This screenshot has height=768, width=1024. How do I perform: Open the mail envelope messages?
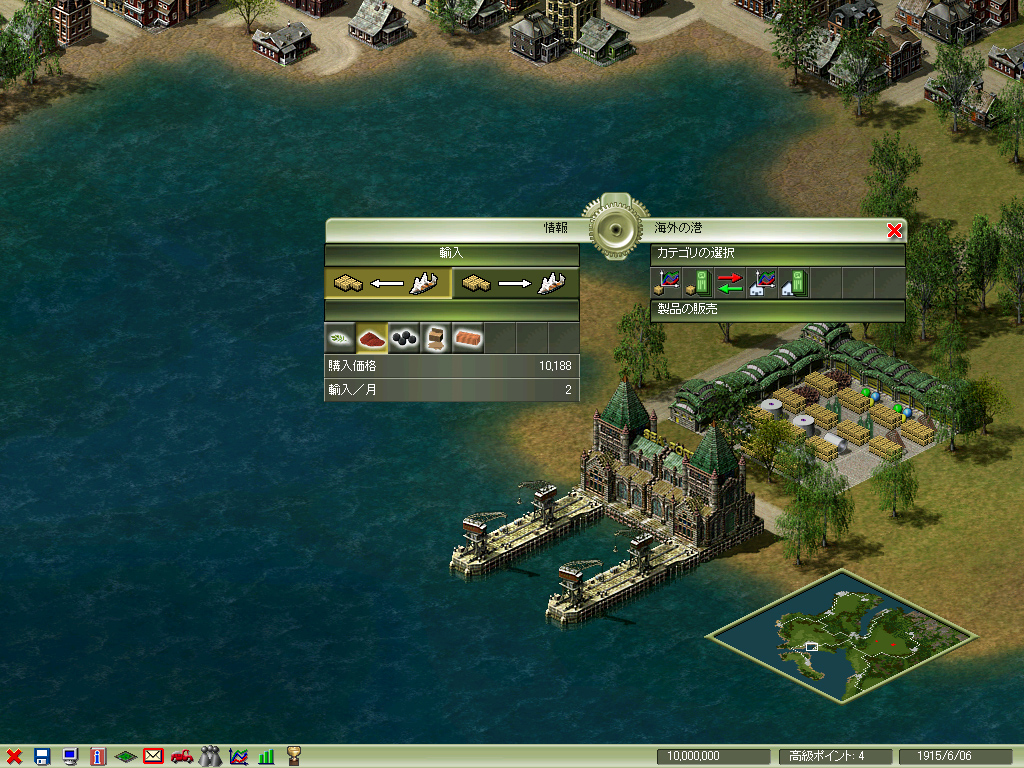(x=154, y=756)
